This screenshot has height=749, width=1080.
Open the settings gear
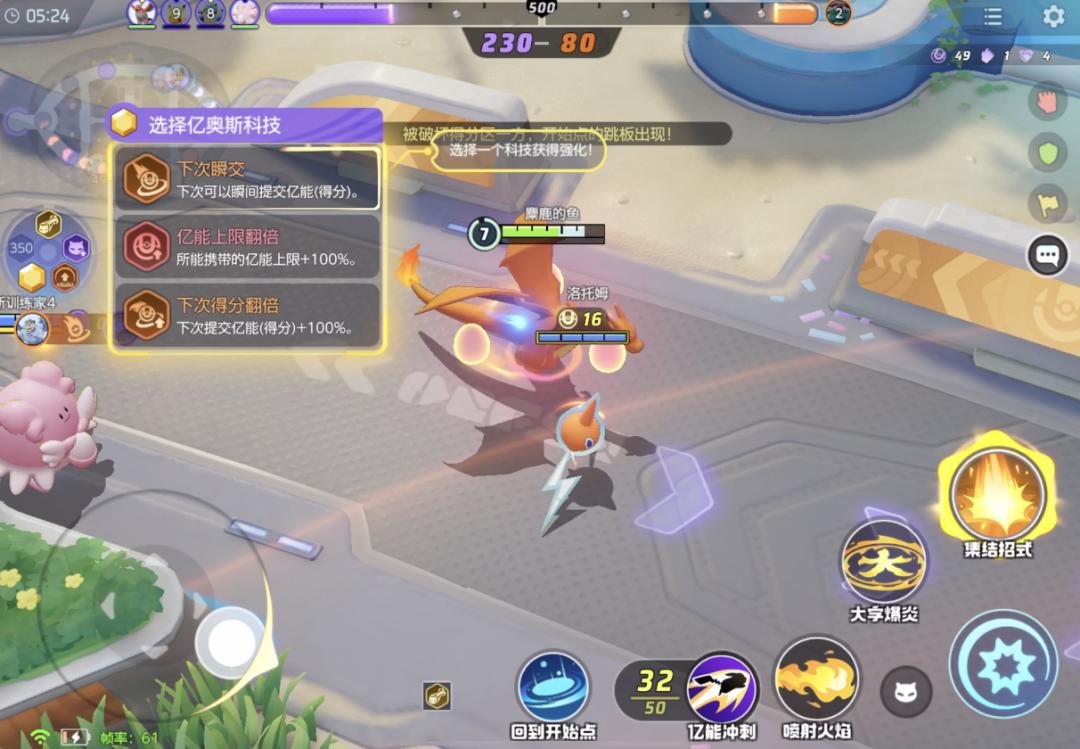pos(1053,17)
